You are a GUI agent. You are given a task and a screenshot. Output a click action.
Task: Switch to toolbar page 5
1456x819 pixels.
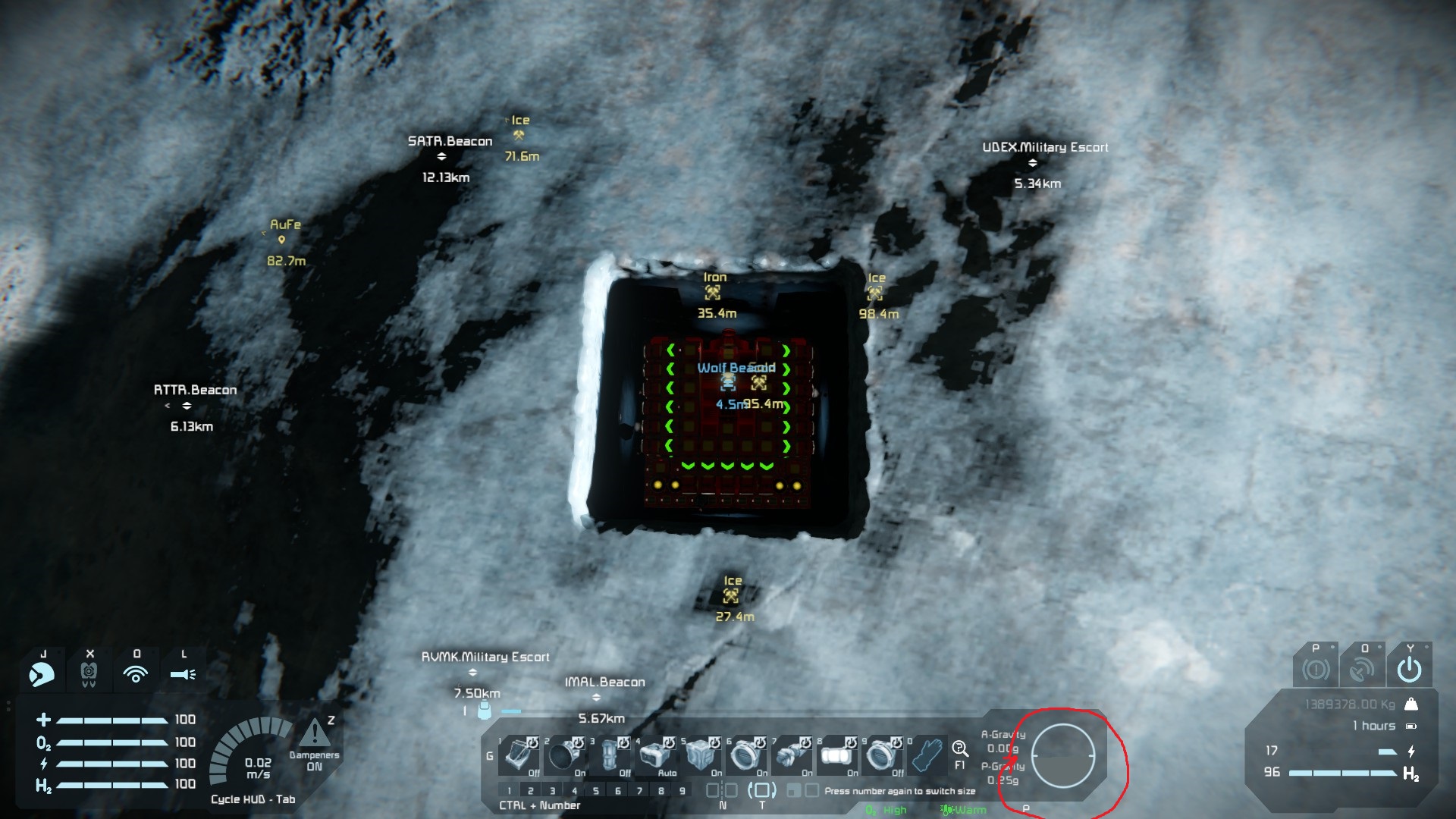(x=596, y=791)
